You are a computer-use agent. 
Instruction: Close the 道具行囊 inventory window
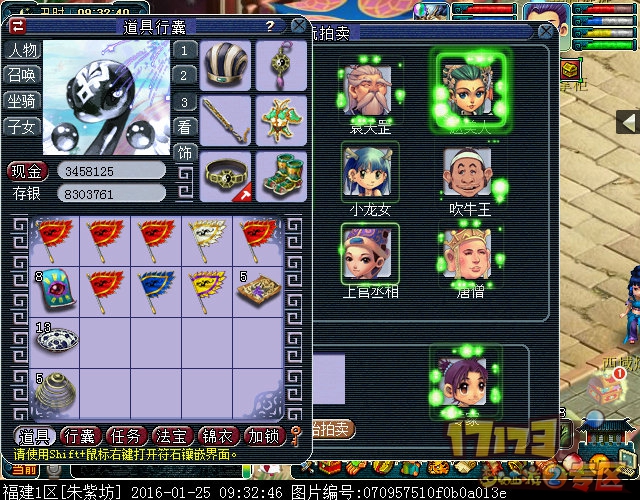click(298, 25)
